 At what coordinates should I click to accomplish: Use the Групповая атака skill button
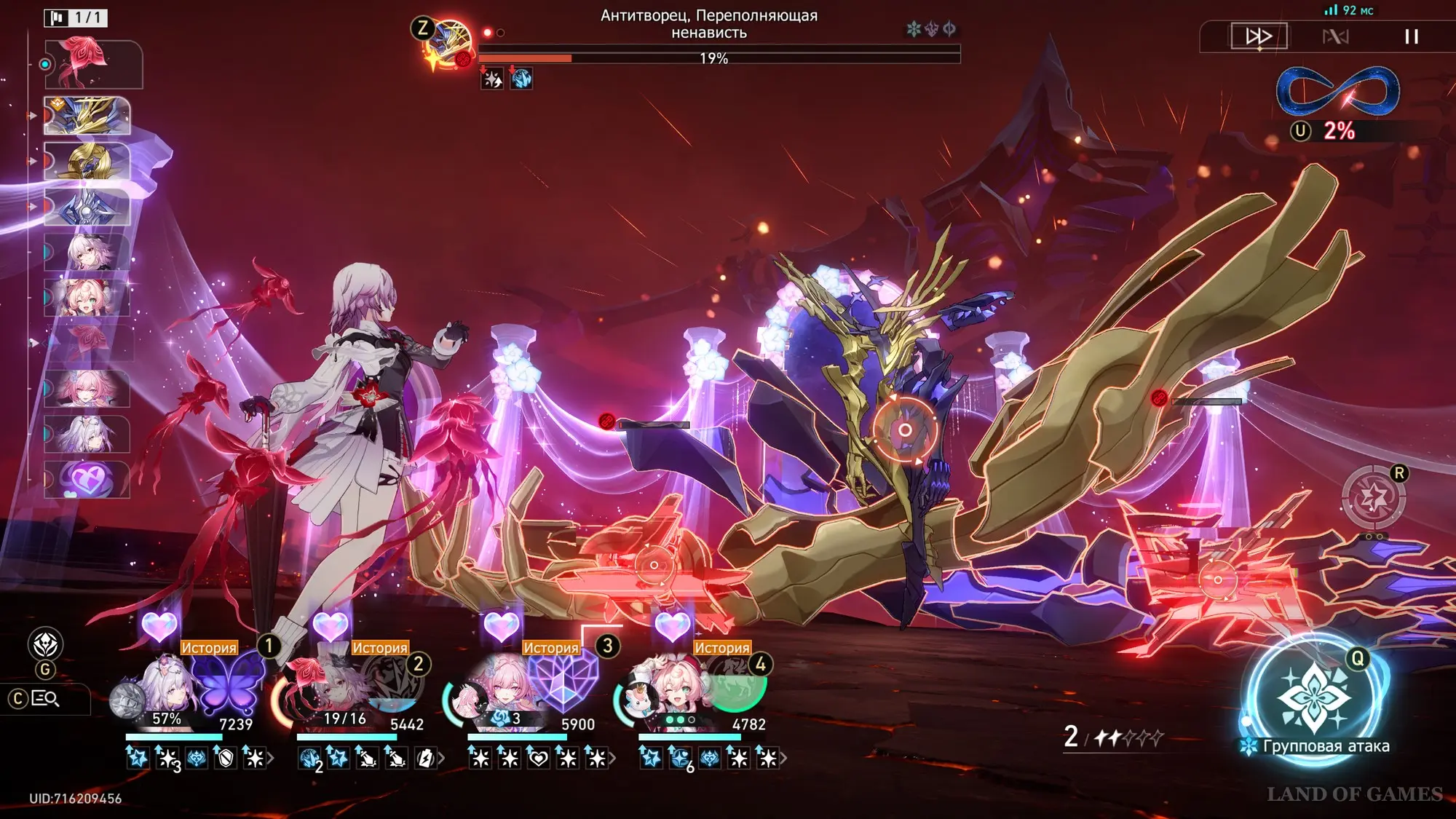(1314, 699)
